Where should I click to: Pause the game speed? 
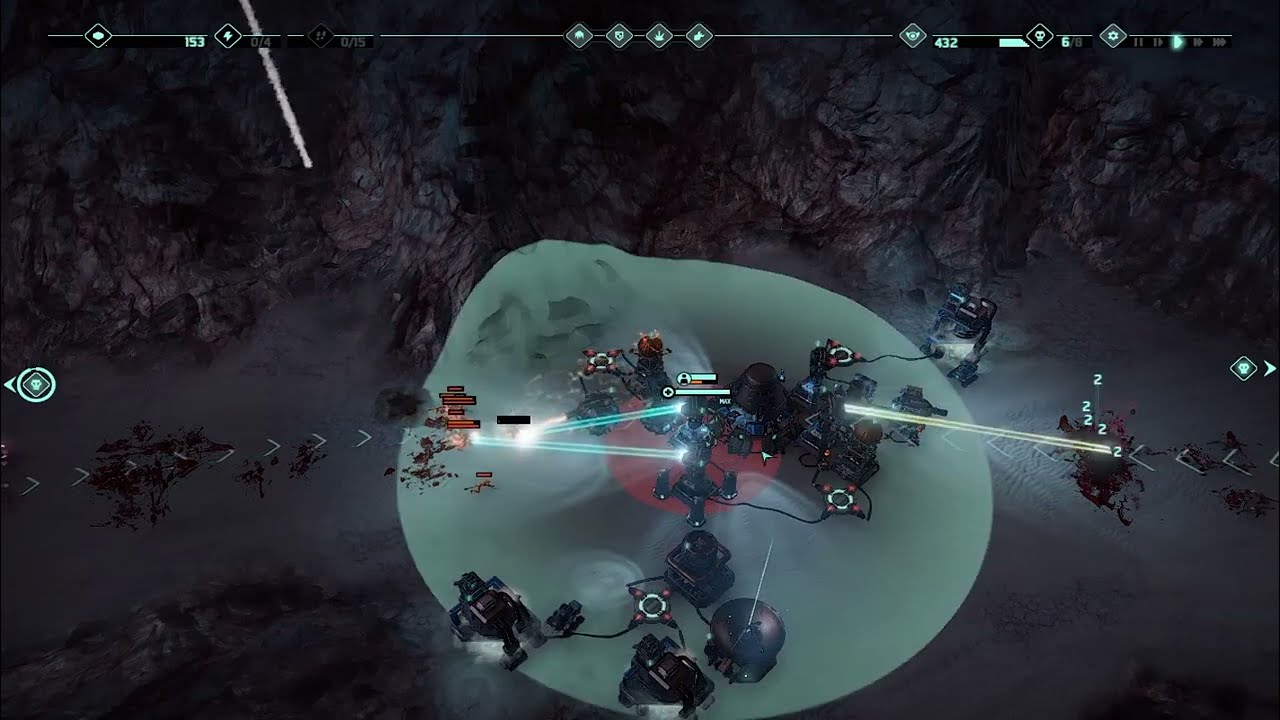point(1138,42)
